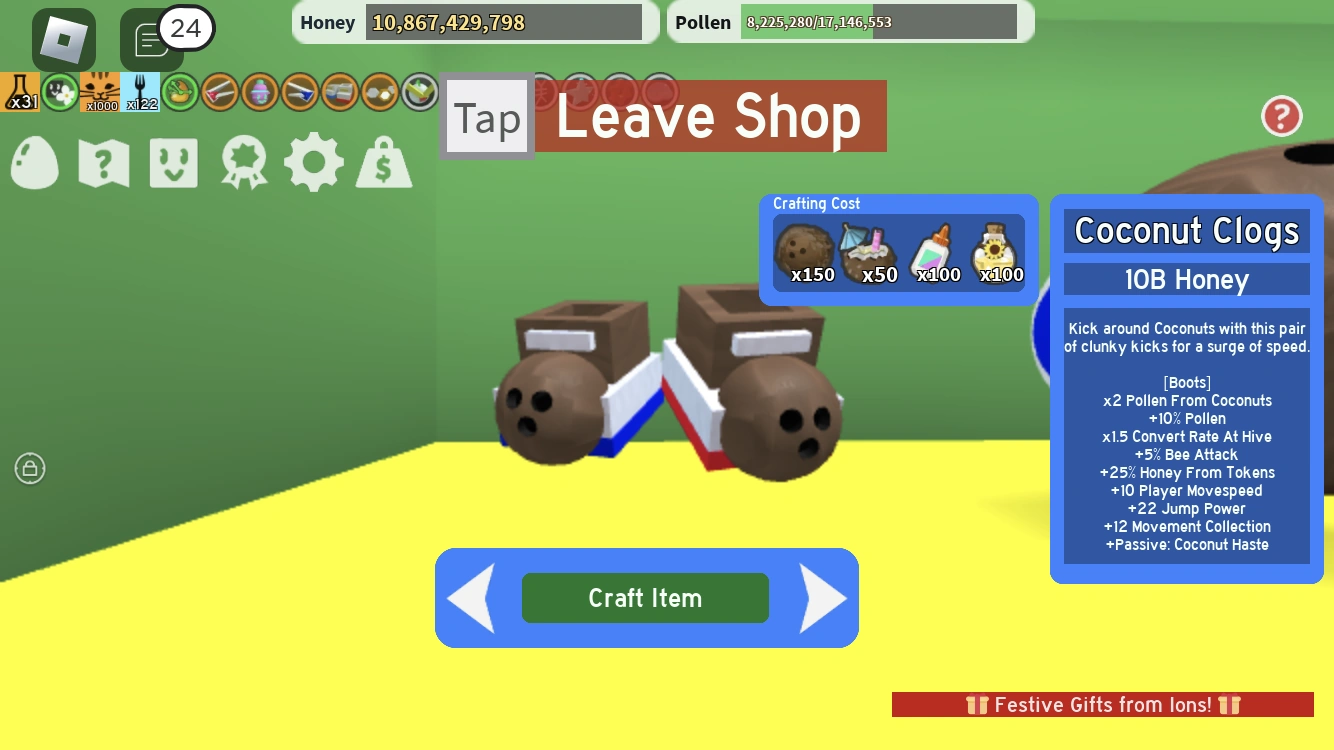Toggle the camera lock padlock
Screen dimensions: 1334x750
(x=30, y=468)
